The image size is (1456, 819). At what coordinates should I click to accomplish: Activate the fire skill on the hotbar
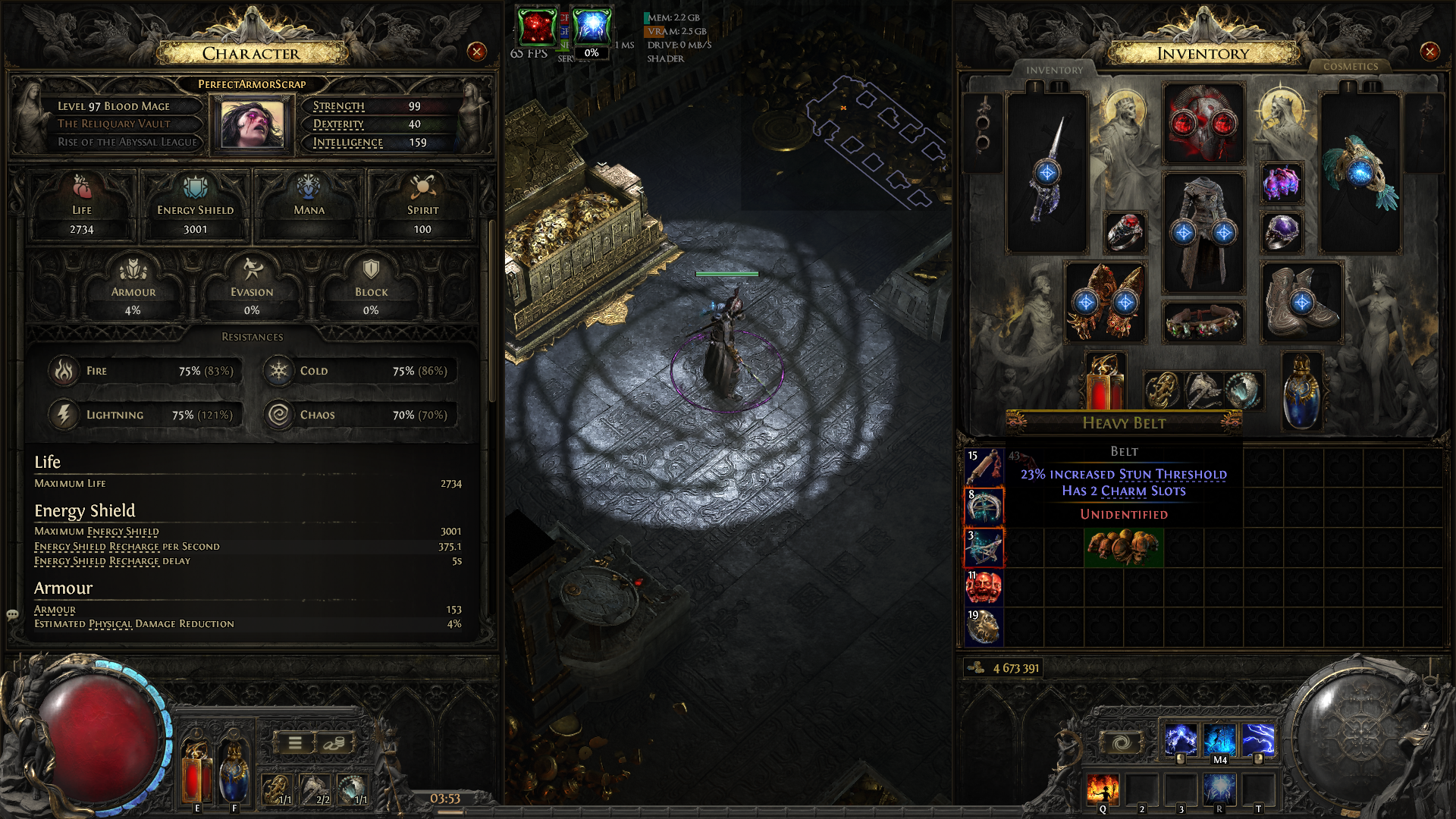tap(1102, 789)
